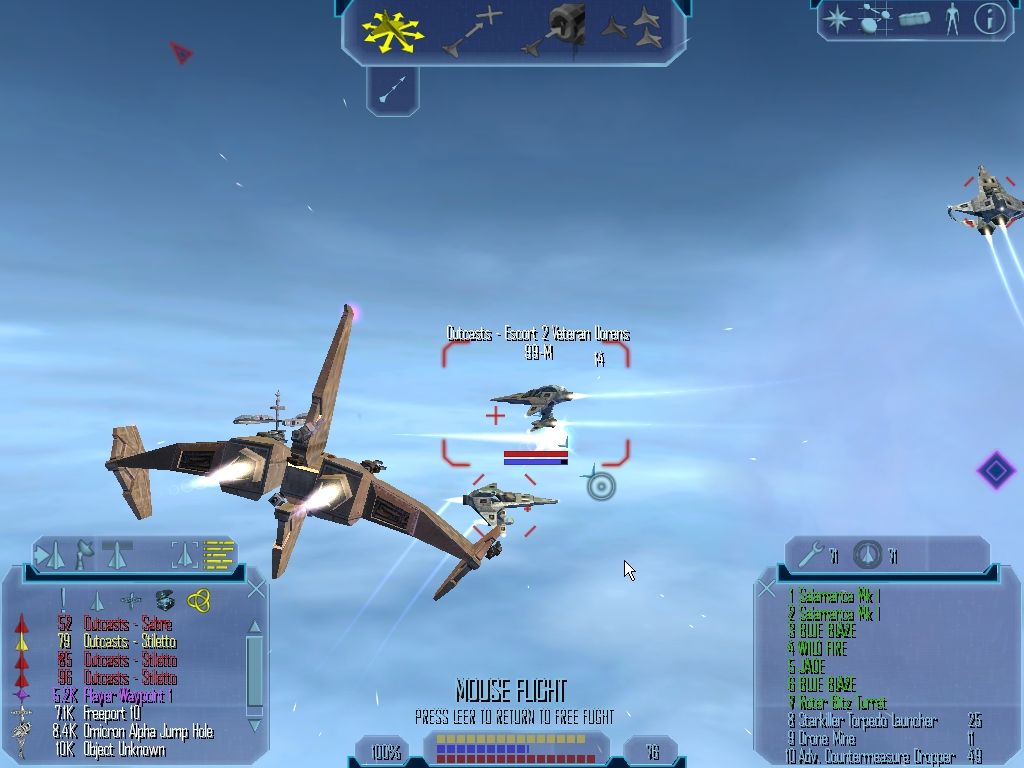1024x768 pixels.
Task: Open the Inventory cargo crate icon
Action: click(x=914, y=19)
